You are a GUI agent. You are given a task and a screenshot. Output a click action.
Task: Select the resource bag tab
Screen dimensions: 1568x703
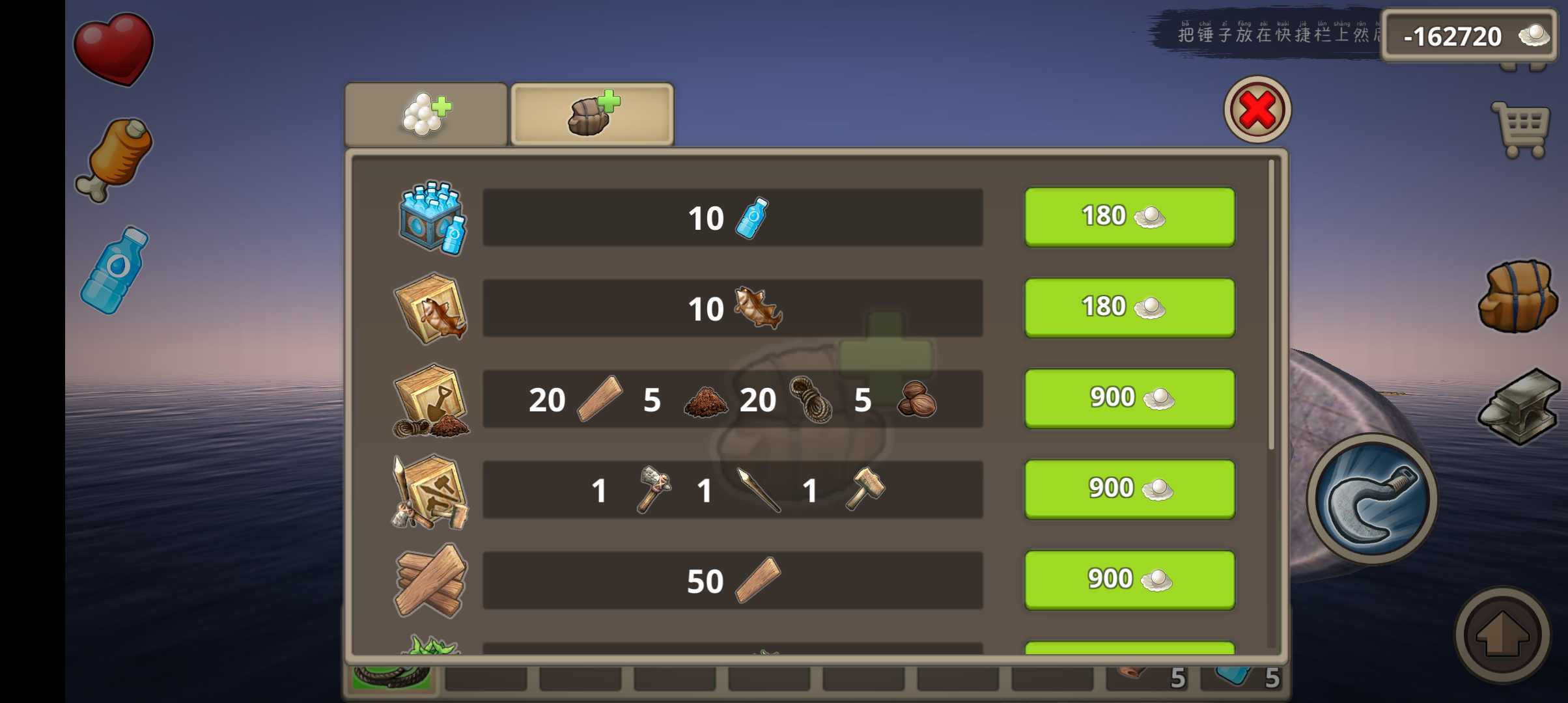[592, 115]
